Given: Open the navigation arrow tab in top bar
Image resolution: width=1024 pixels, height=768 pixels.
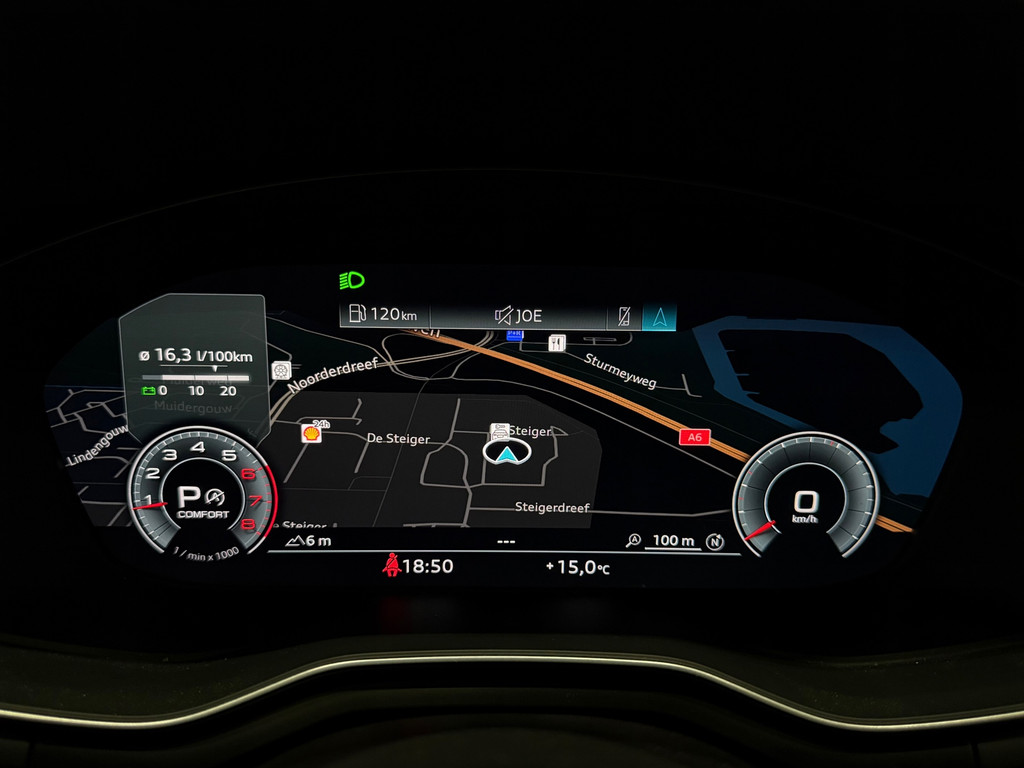Looking at the screenshot, I should pyautogui.click(x=659, y=316).
